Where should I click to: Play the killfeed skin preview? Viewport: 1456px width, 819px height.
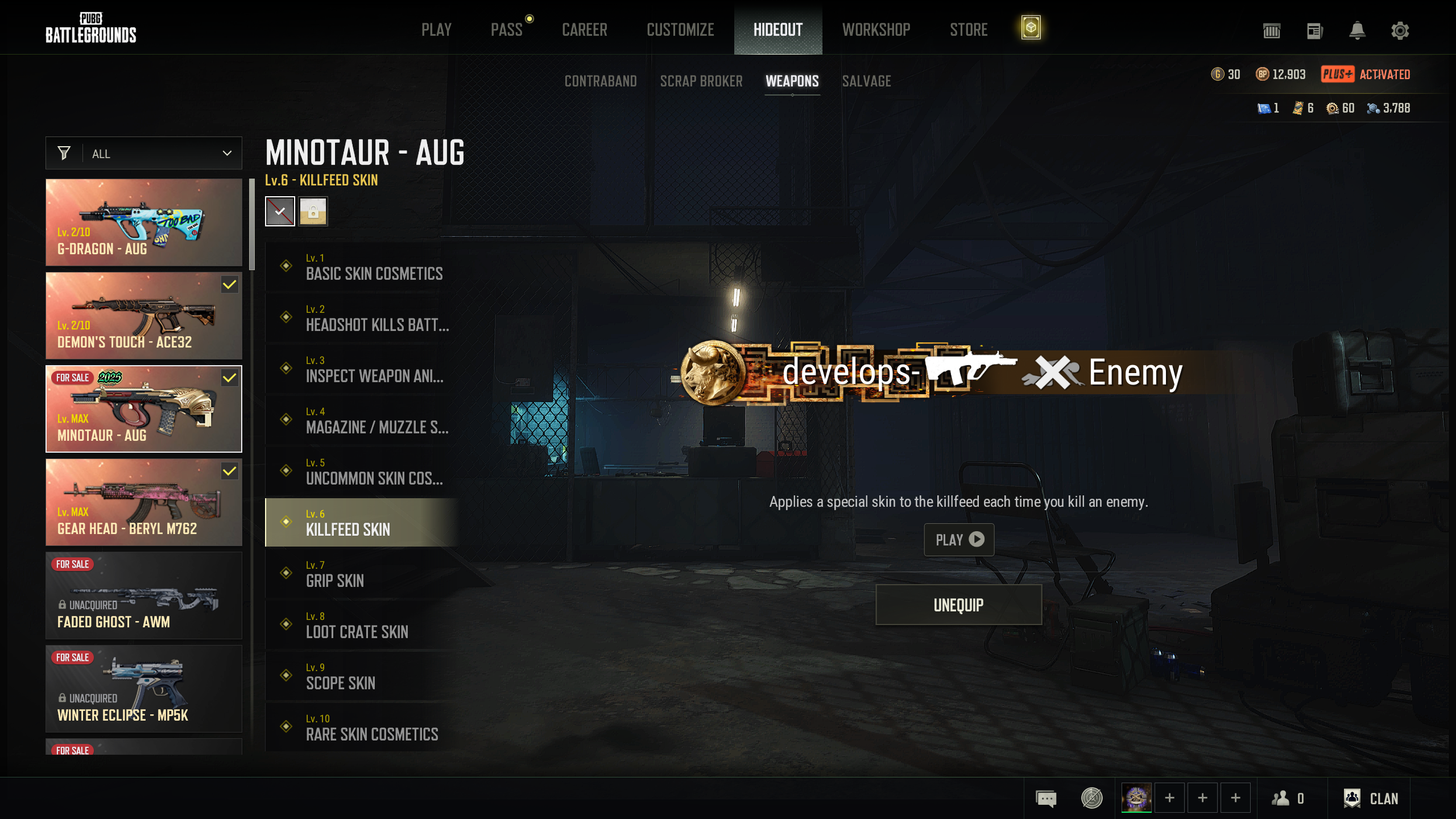coord(959,540)
